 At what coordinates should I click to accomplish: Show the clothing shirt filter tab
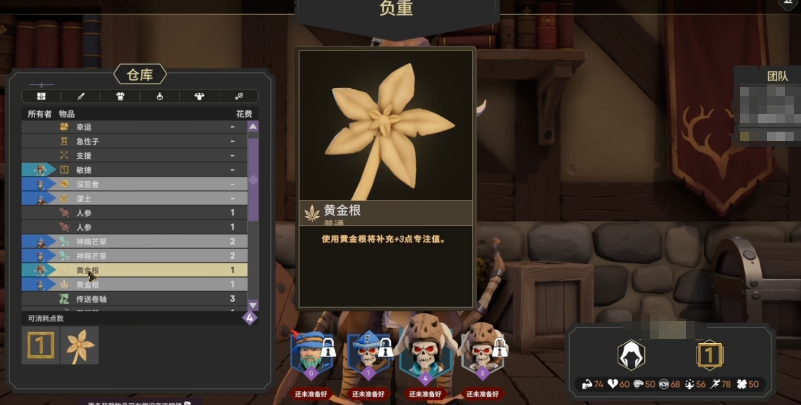[200, 96]
